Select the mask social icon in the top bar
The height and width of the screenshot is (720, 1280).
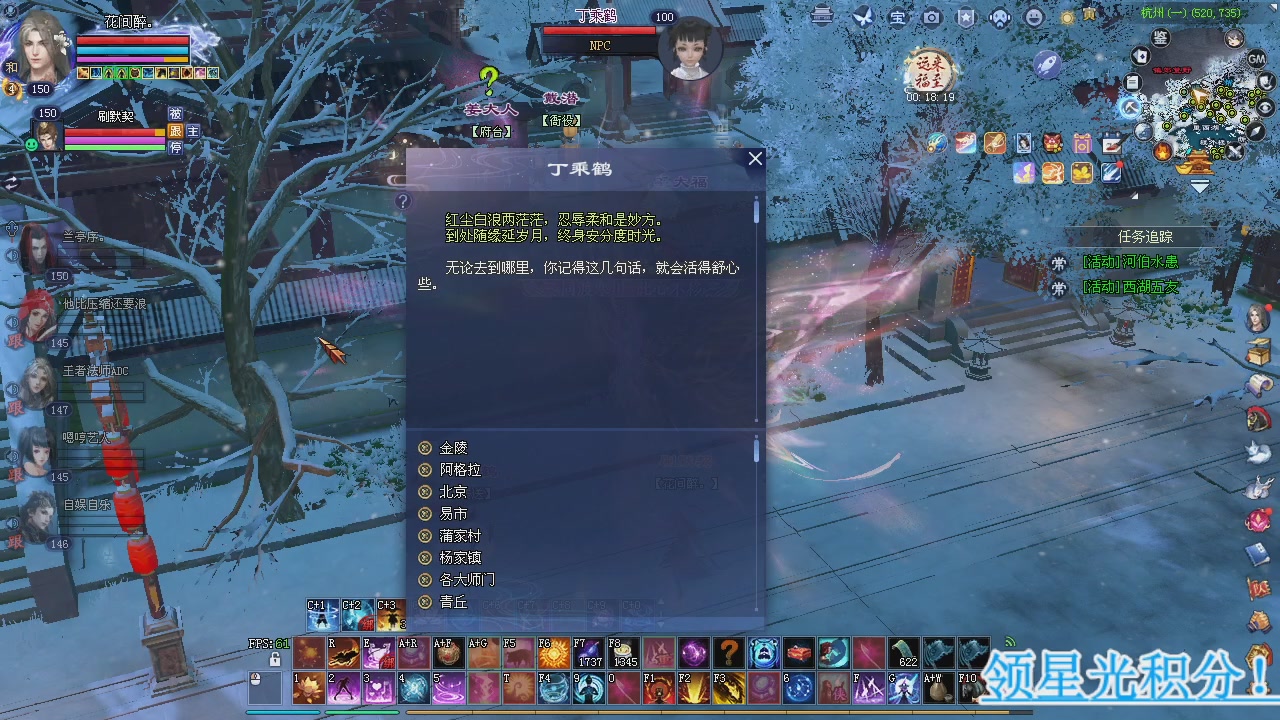pos(1000,16)
